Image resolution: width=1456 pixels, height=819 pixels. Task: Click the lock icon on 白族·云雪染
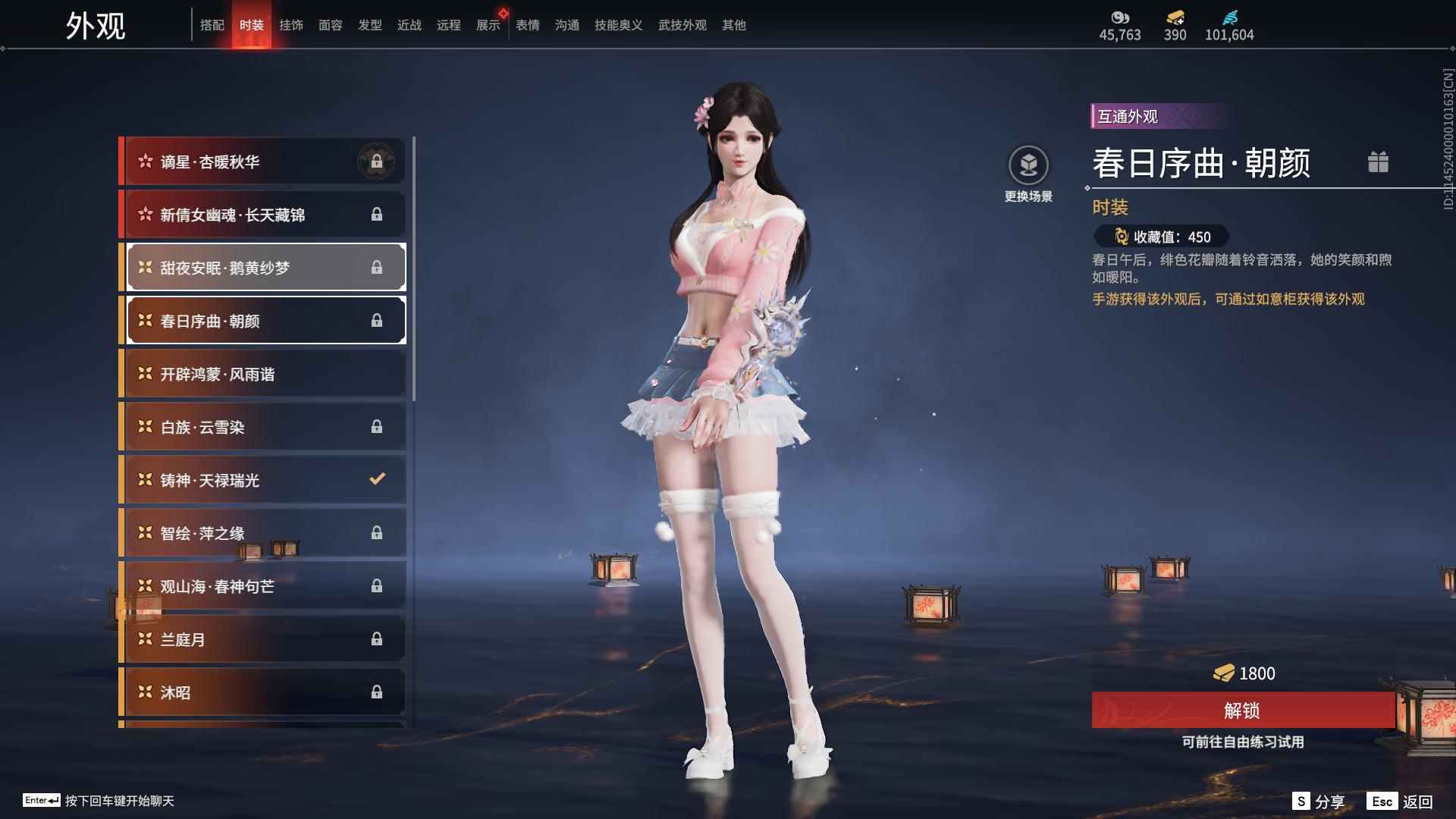(377, 426)
